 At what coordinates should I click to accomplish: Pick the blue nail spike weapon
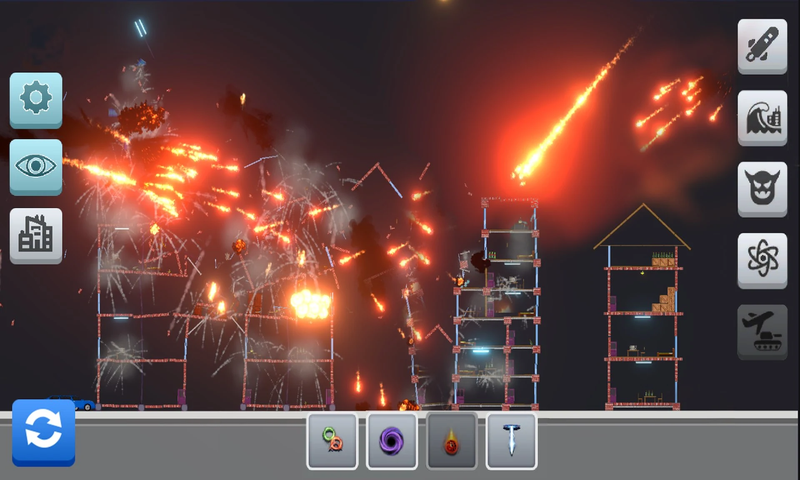click(x=511, y=440)
